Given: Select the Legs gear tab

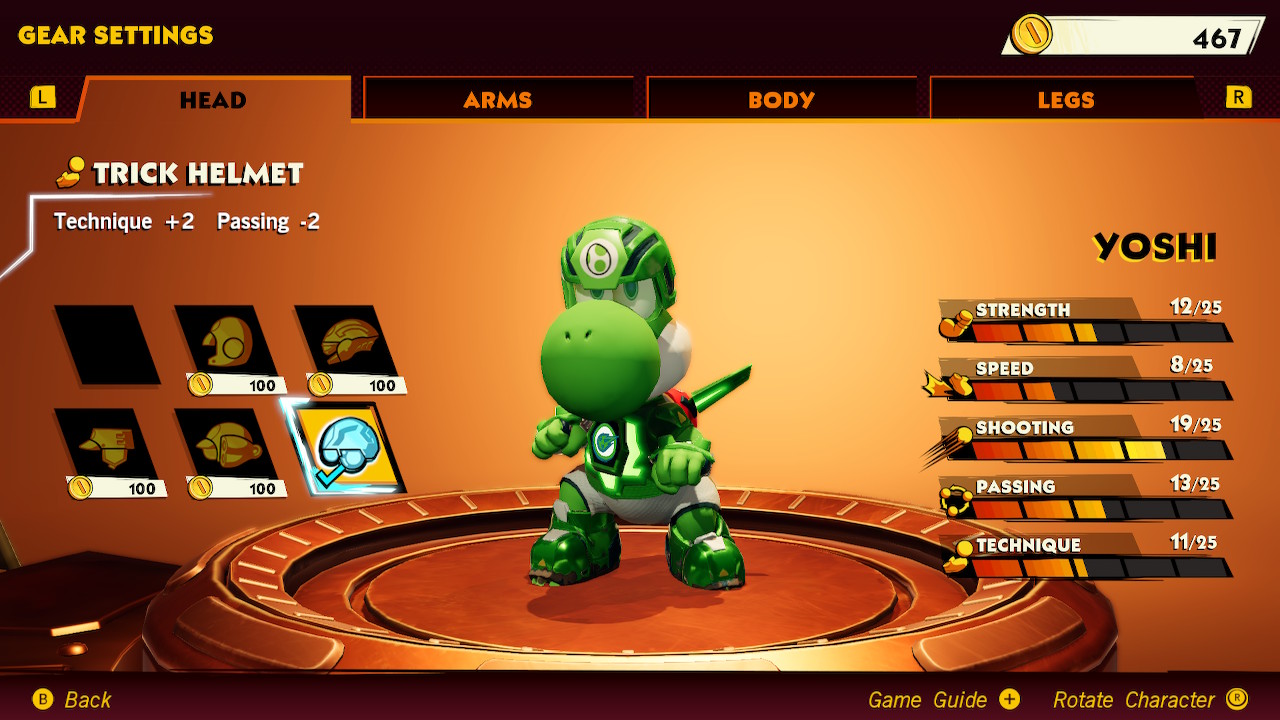Looking at the screenshot, I should (1065, 99).
